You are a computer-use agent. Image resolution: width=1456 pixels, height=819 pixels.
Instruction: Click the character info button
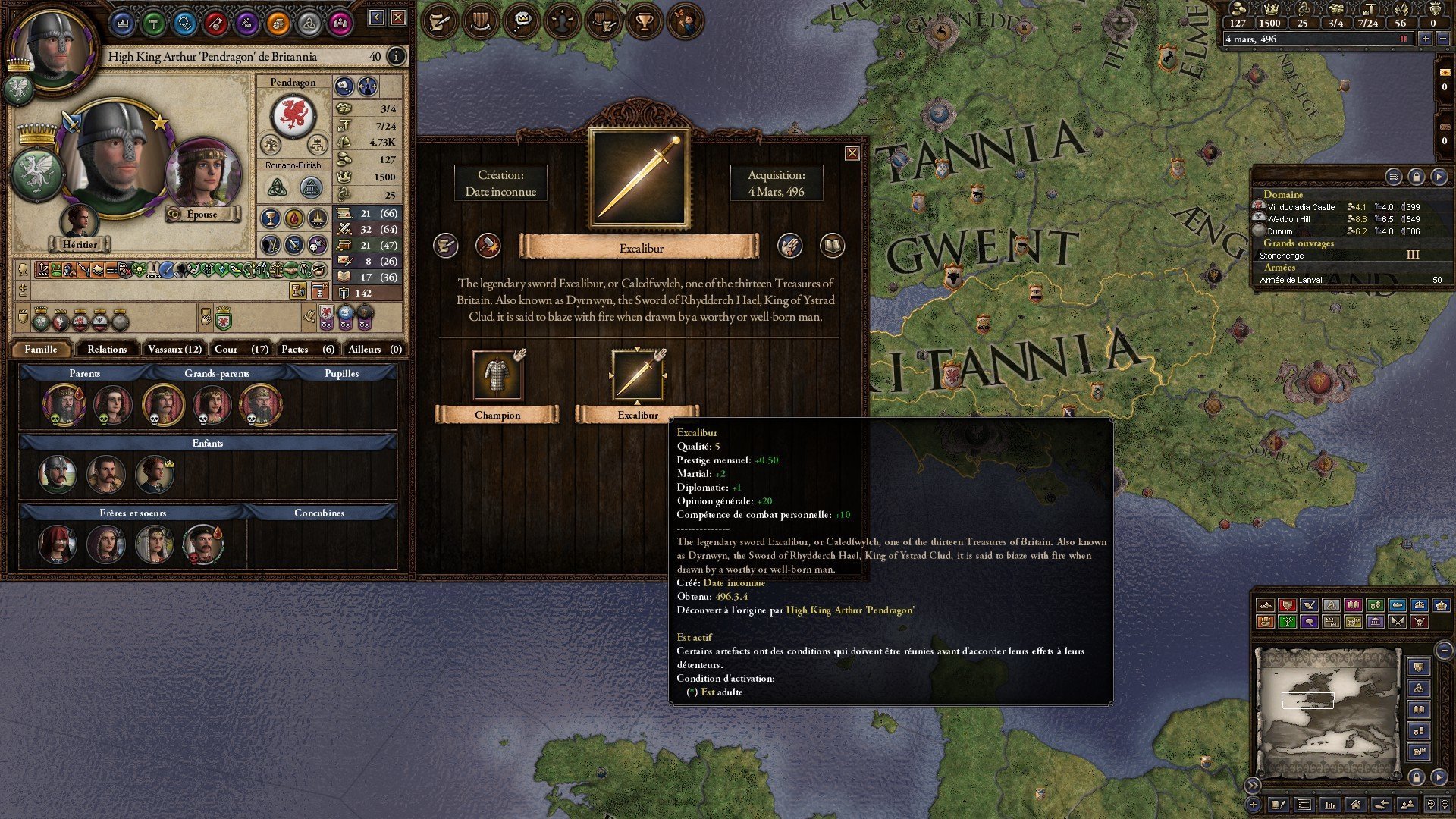[x=395, y=56]
